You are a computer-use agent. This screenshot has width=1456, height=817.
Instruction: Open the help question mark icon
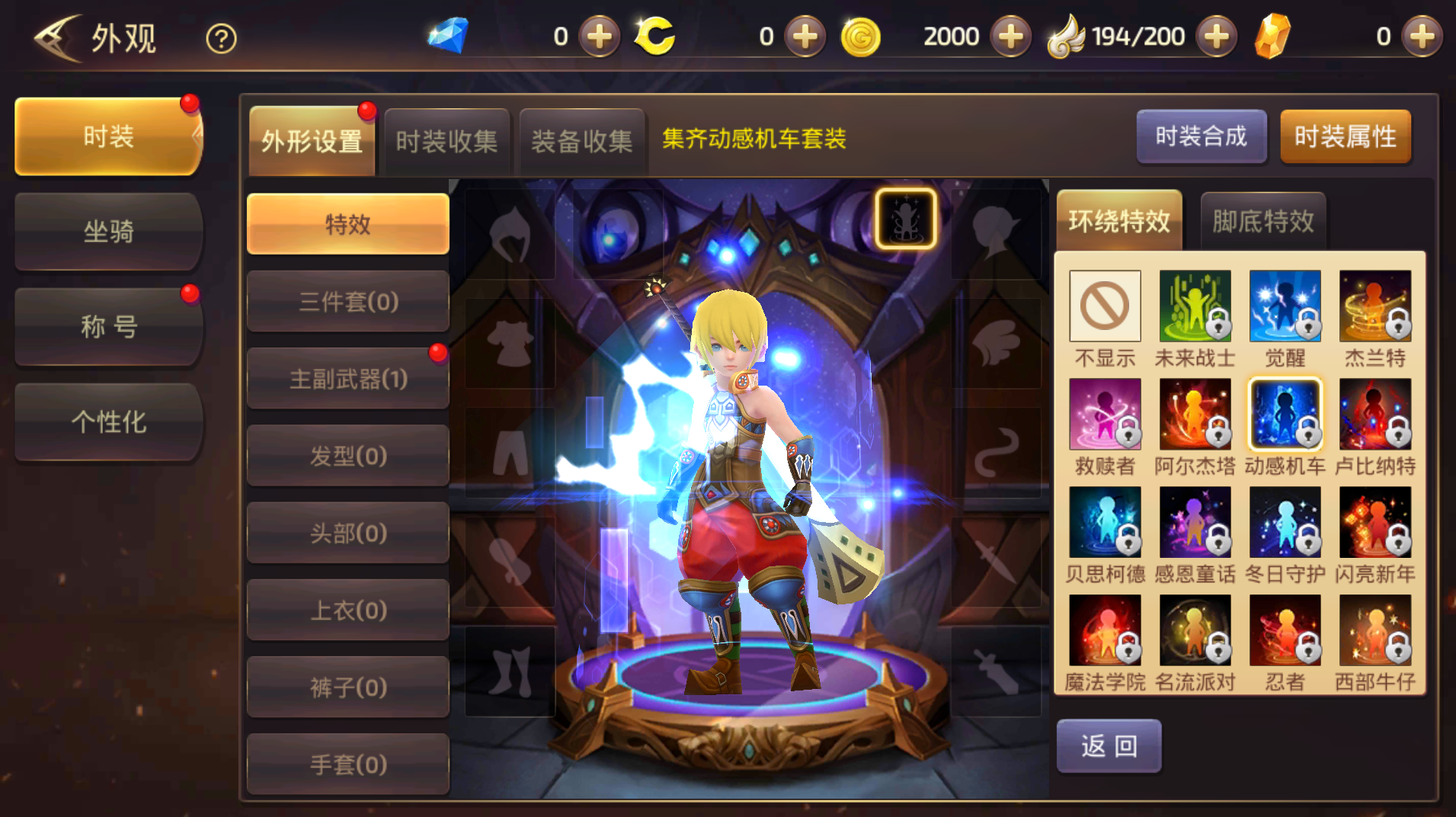[x=219, y=37]
